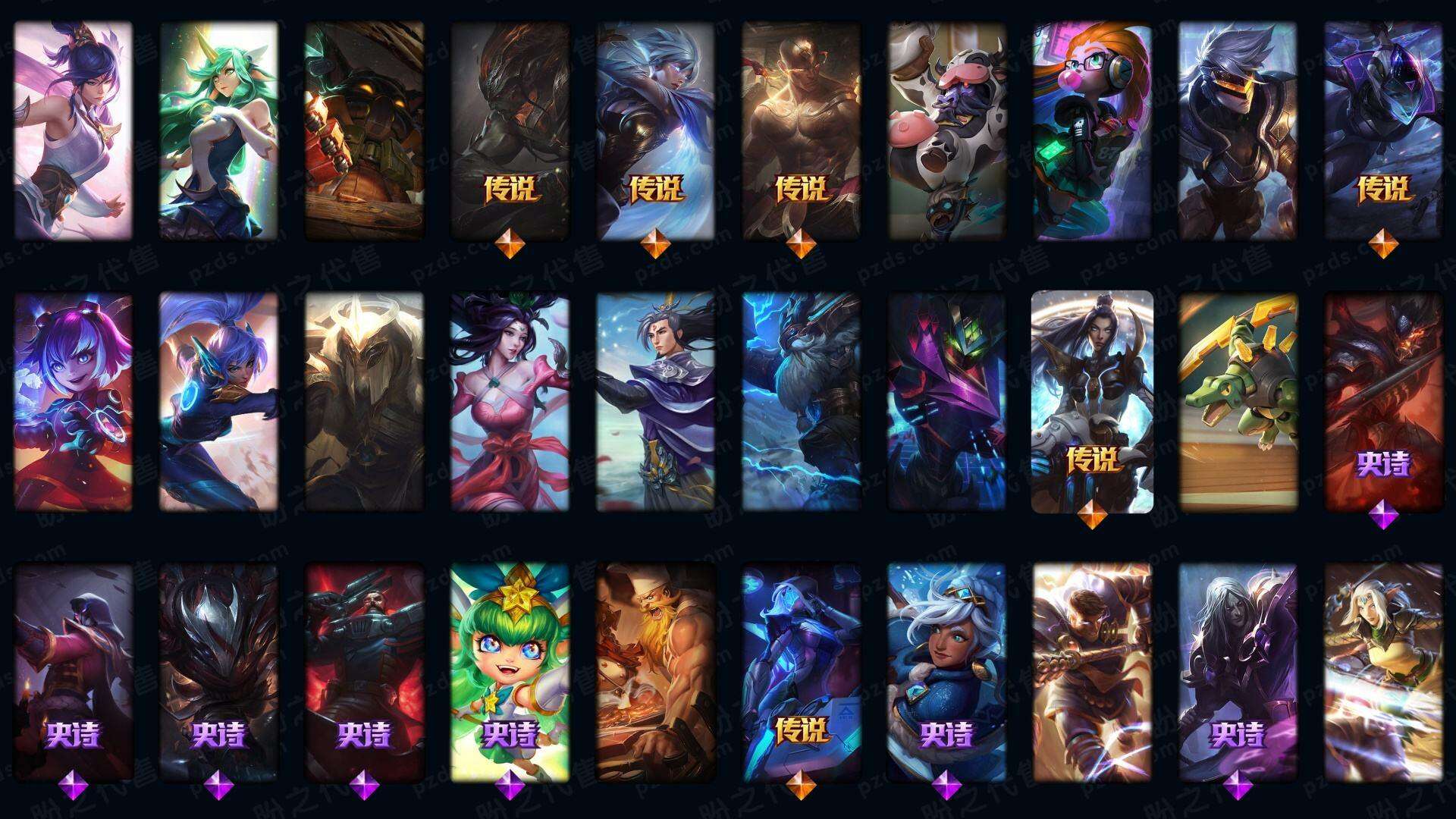The width and height of the screenshot is (1456, 819).
Task: Open the shirtless glowing monk legendary card
Action: [x=802, y=130]
